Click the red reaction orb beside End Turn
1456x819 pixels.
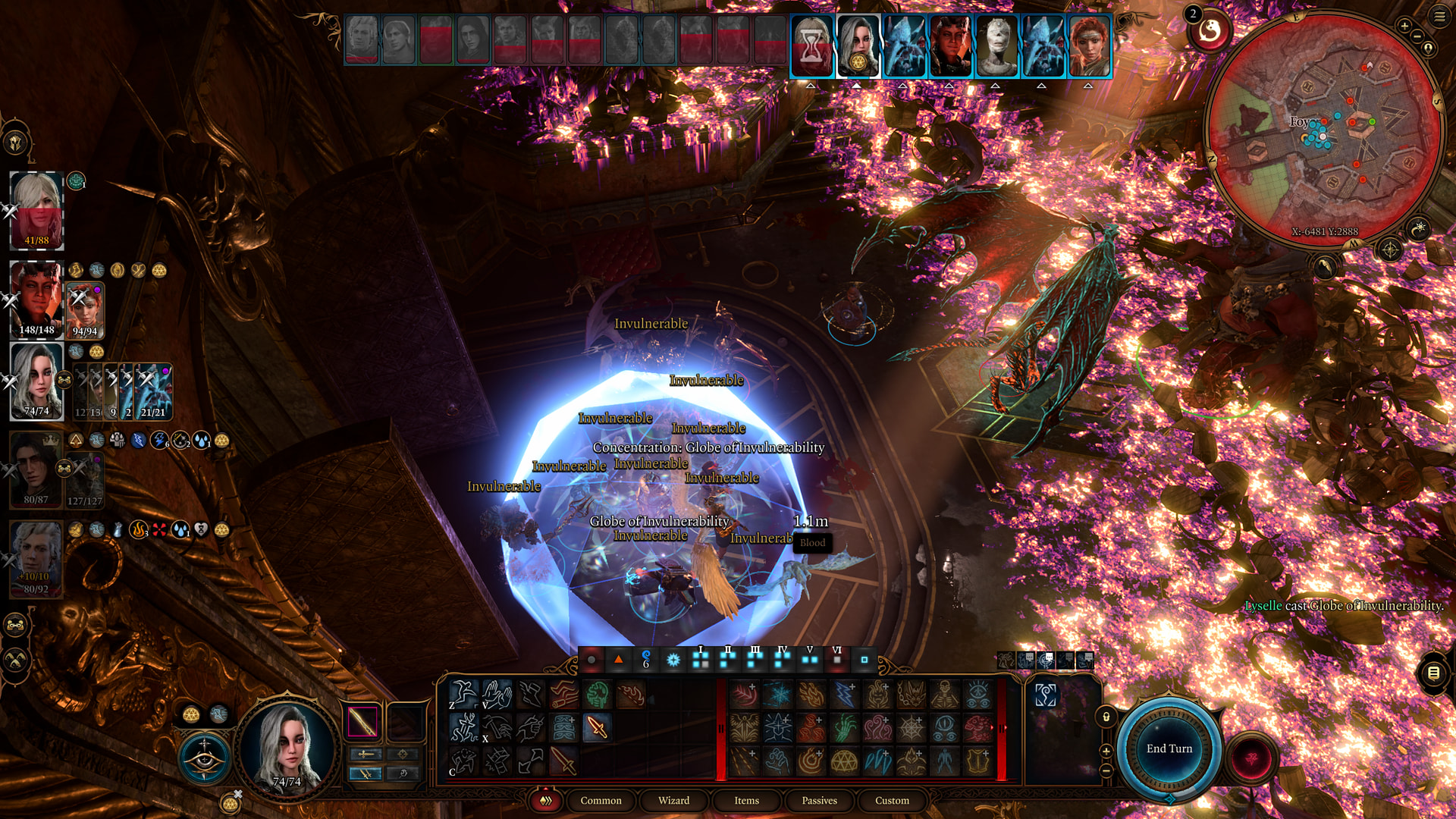click(x=1250, y=758)
